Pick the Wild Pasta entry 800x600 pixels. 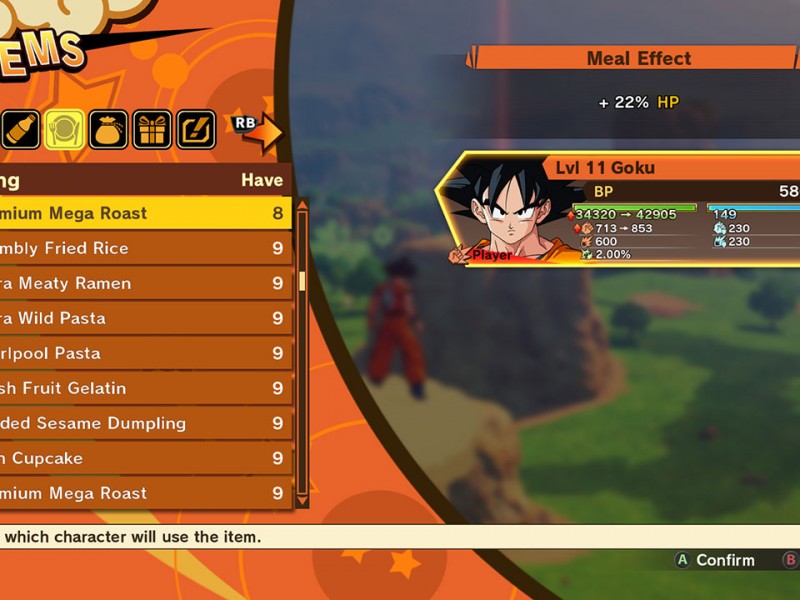pyautogui.click(x=140, y=318)
